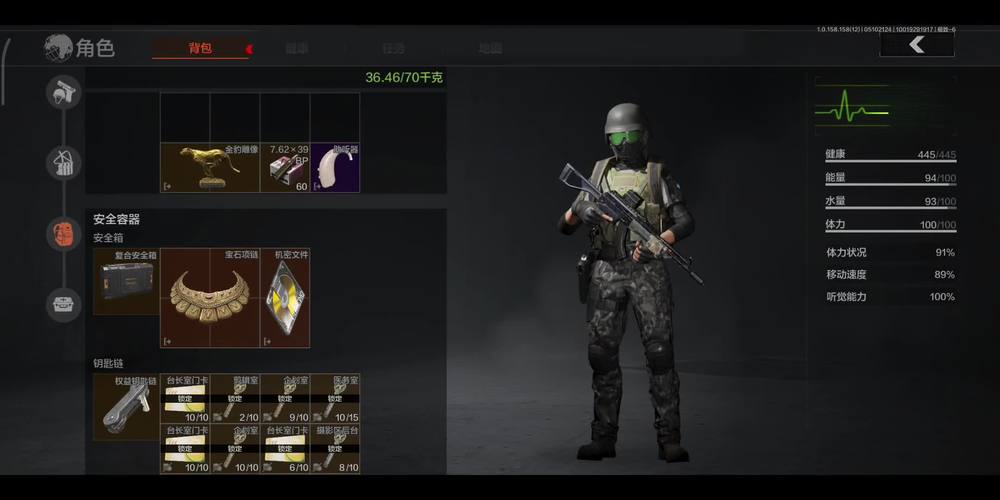The image size is (1000, 500).
Task: Choose the 台长室门卡 keycard with 6/10 uses
Action: tap(285, 449)
